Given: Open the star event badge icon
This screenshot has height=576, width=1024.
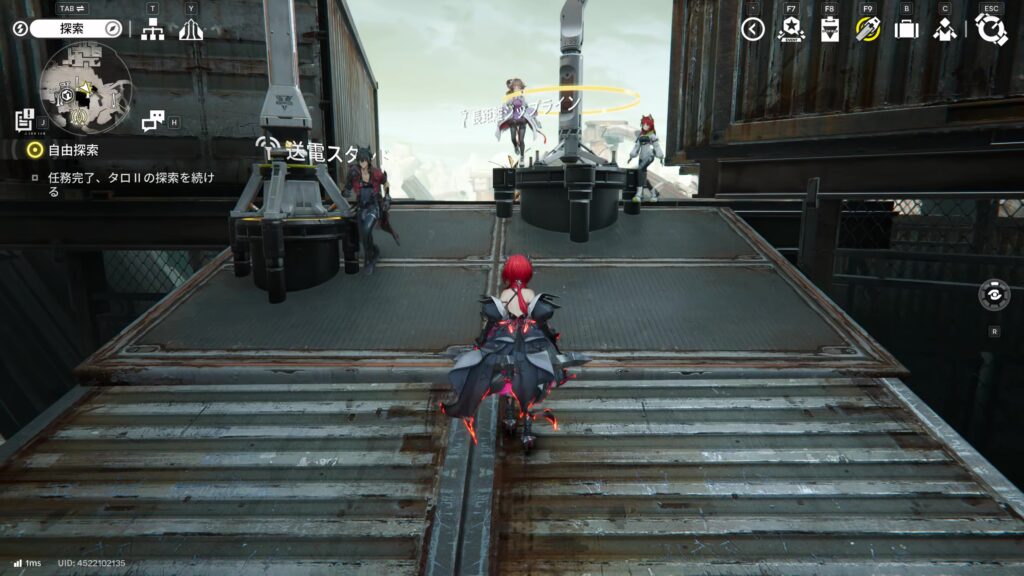Looking at the screenshot, I should (791, 29).
